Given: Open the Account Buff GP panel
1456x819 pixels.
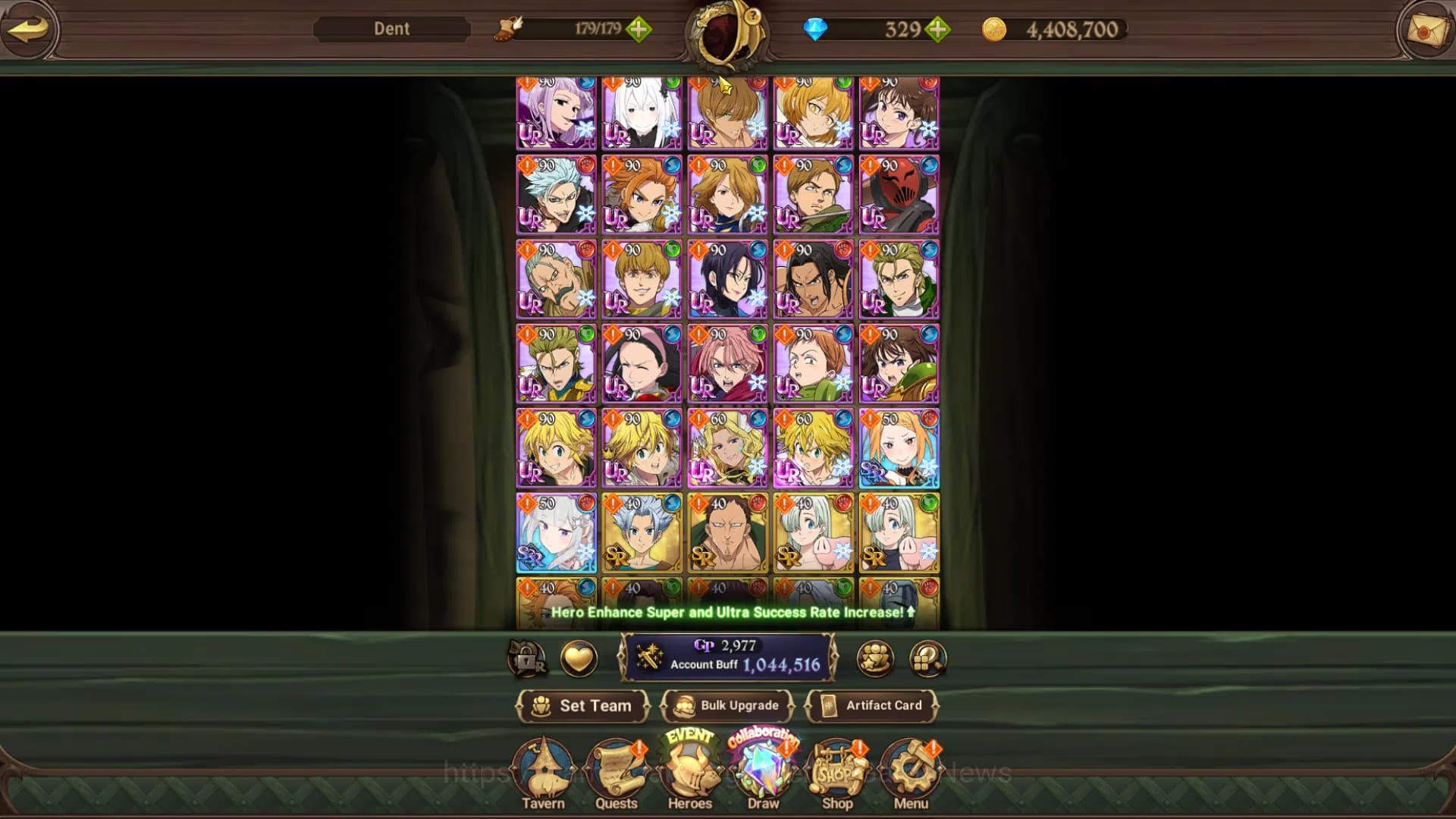Looking at the screenshot, I should 728,659.
